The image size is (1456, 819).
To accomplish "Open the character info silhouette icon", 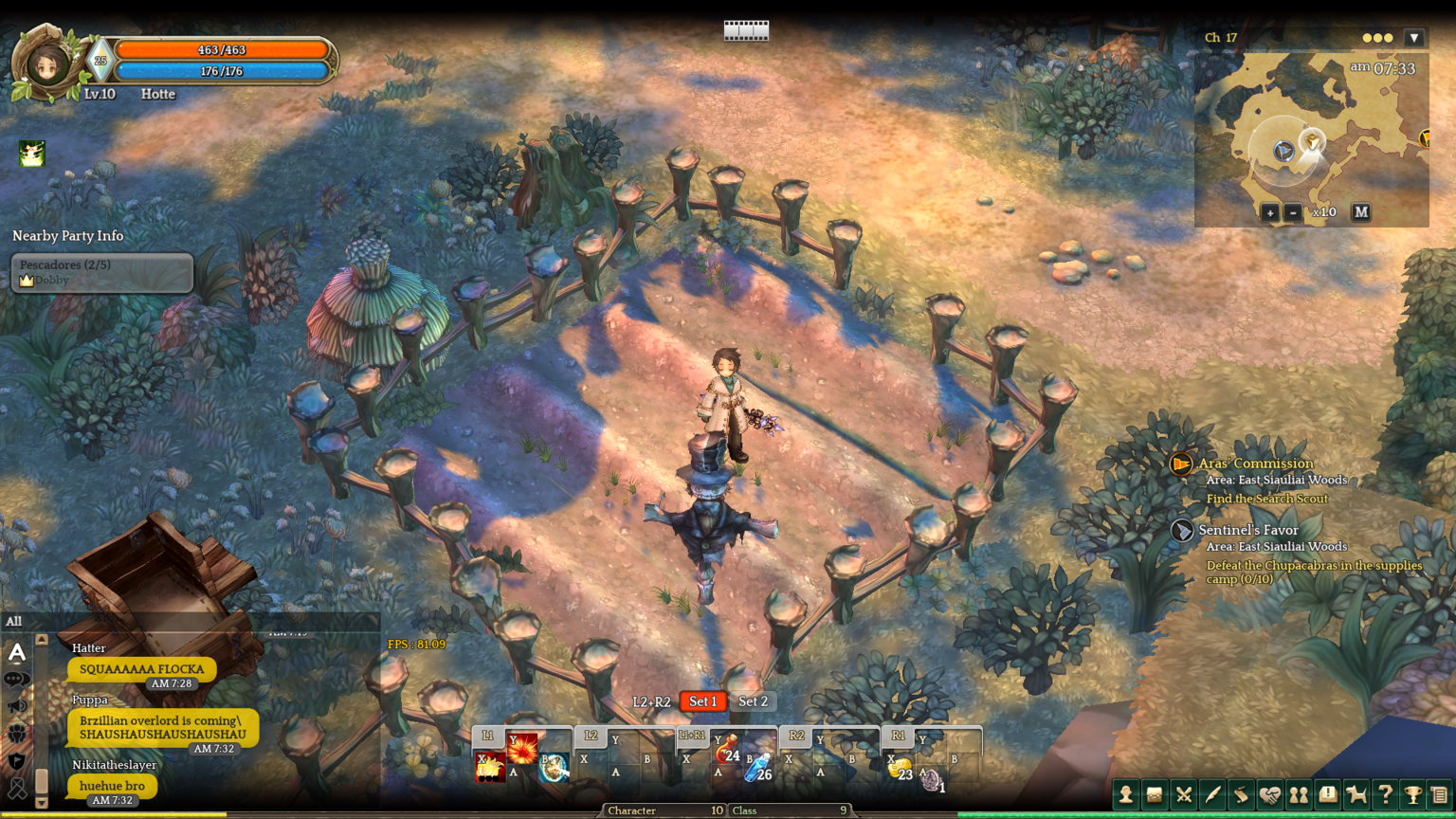I will point(1126,795).
